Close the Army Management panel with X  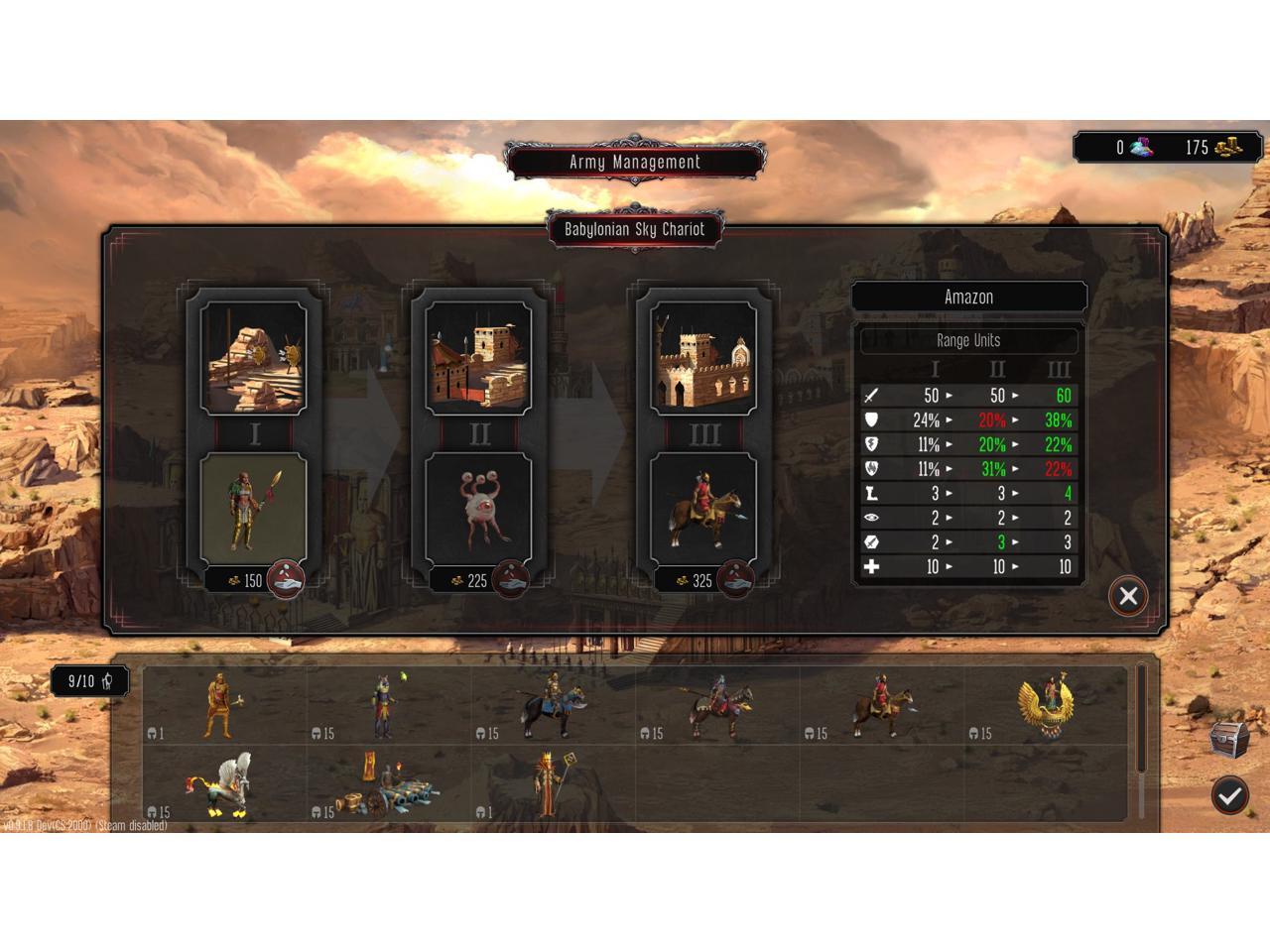click(1128, 596)
